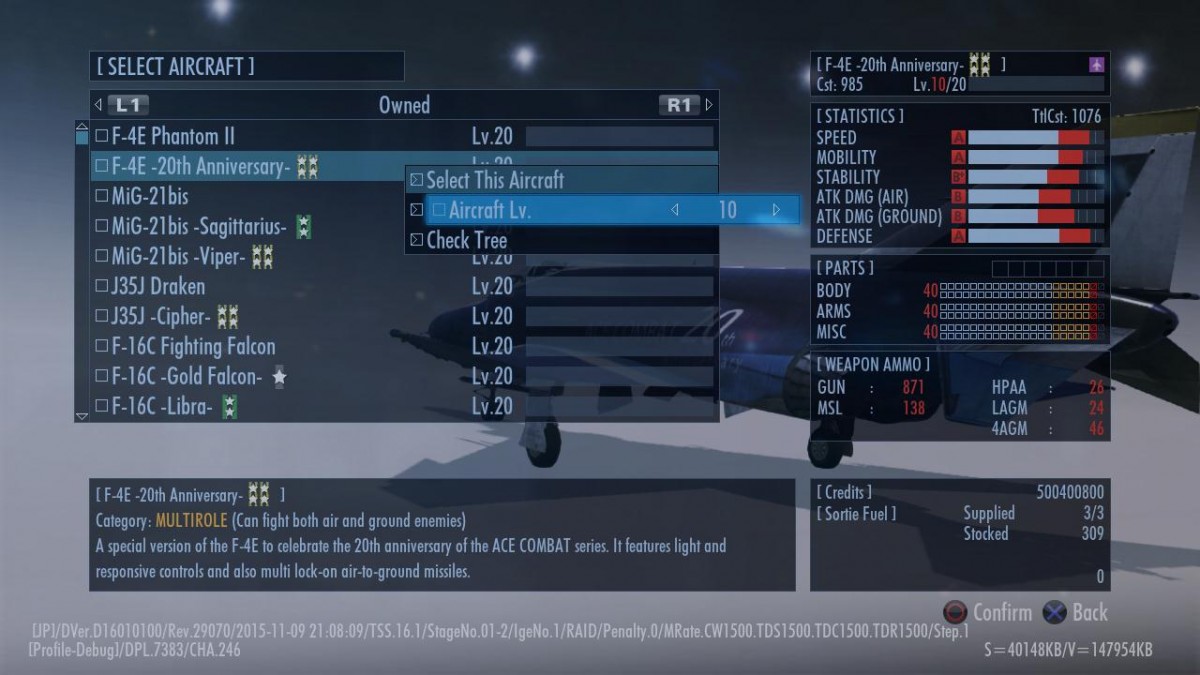Viewport: 1200px width, 675px height.
Task: Select F-16C Fighting Falcon row
Action: point(193,347)
